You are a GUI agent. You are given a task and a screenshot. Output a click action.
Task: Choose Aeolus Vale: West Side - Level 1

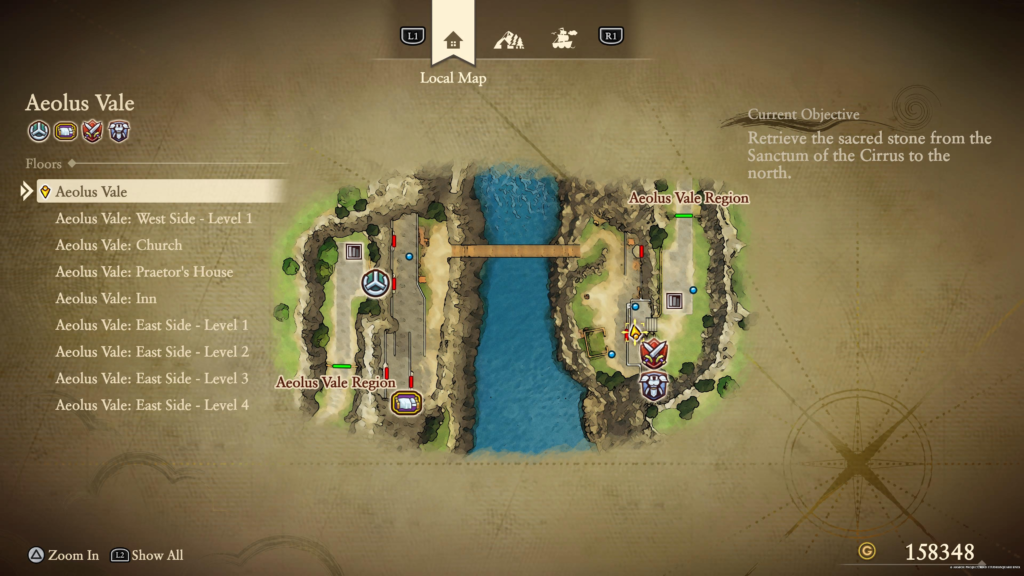[154, 218]
